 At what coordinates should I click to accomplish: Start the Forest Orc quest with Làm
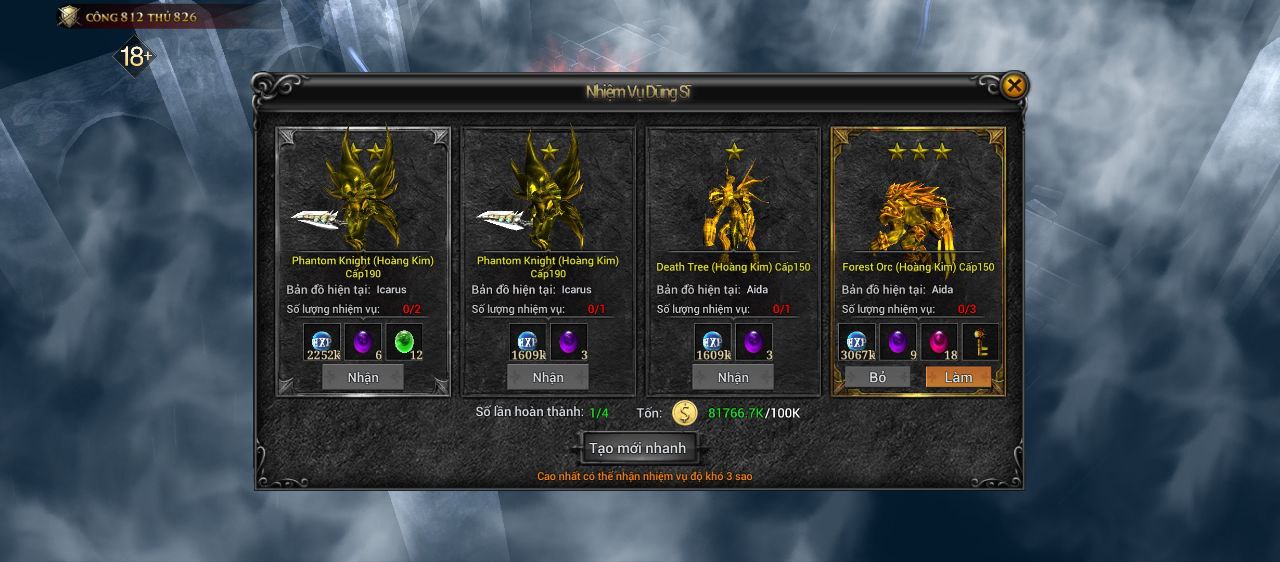[x=958, y=377]
